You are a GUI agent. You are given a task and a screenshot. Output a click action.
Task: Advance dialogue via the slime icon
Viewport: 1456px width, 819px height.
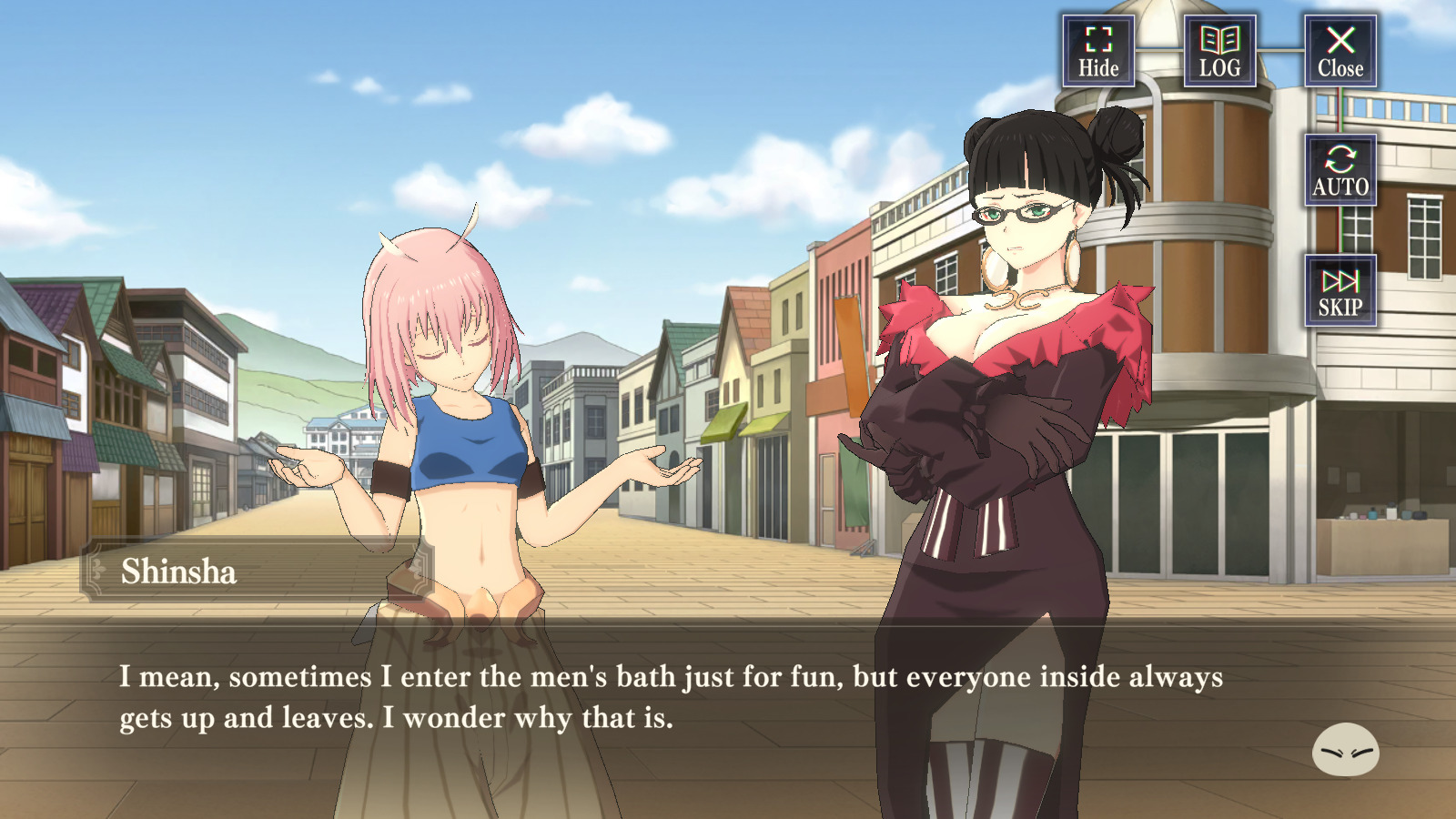click(1345, 750)
